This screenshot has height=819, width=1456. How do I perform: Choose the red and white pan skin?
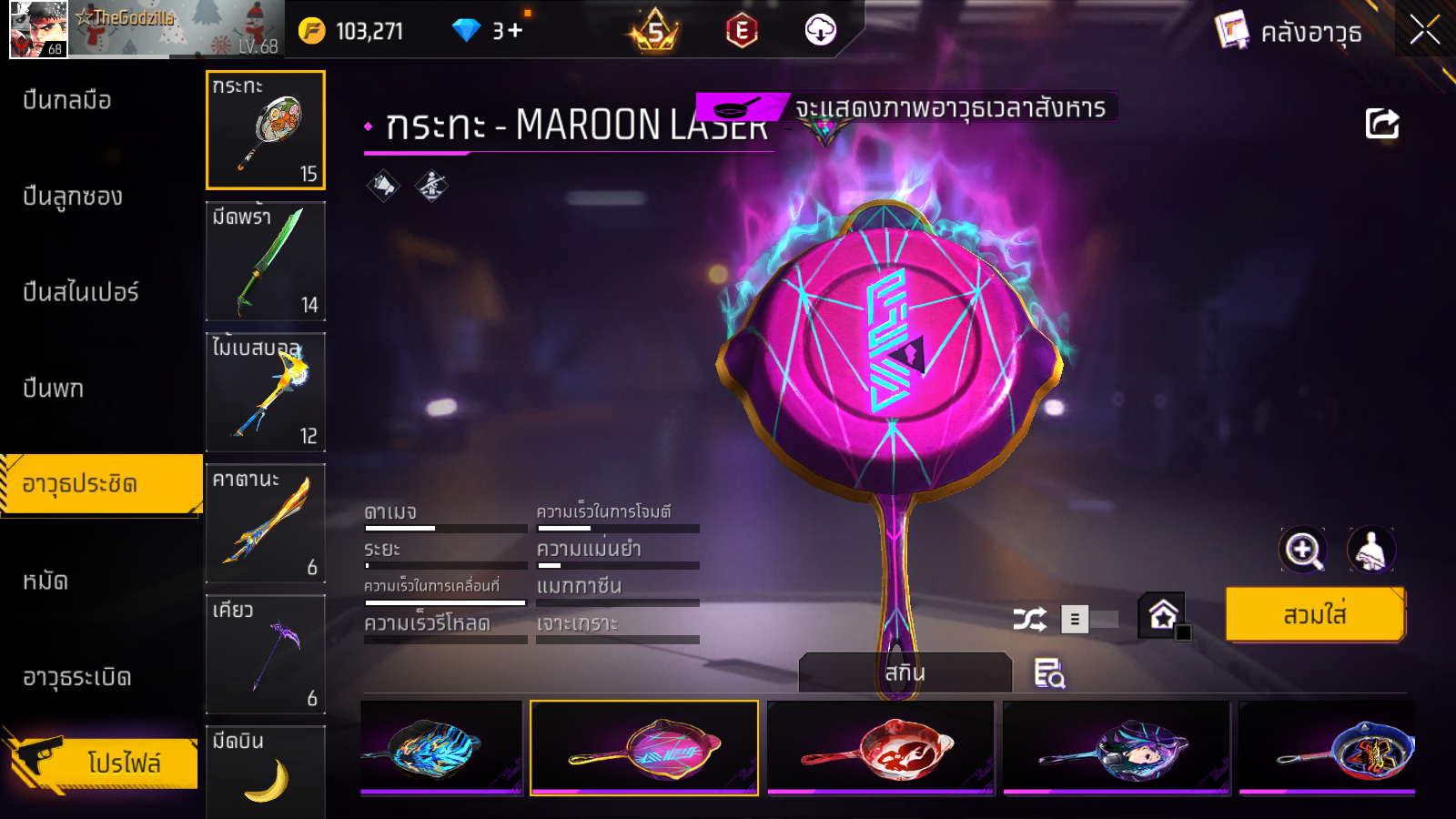pyautogui.click(x=880, y=748)
